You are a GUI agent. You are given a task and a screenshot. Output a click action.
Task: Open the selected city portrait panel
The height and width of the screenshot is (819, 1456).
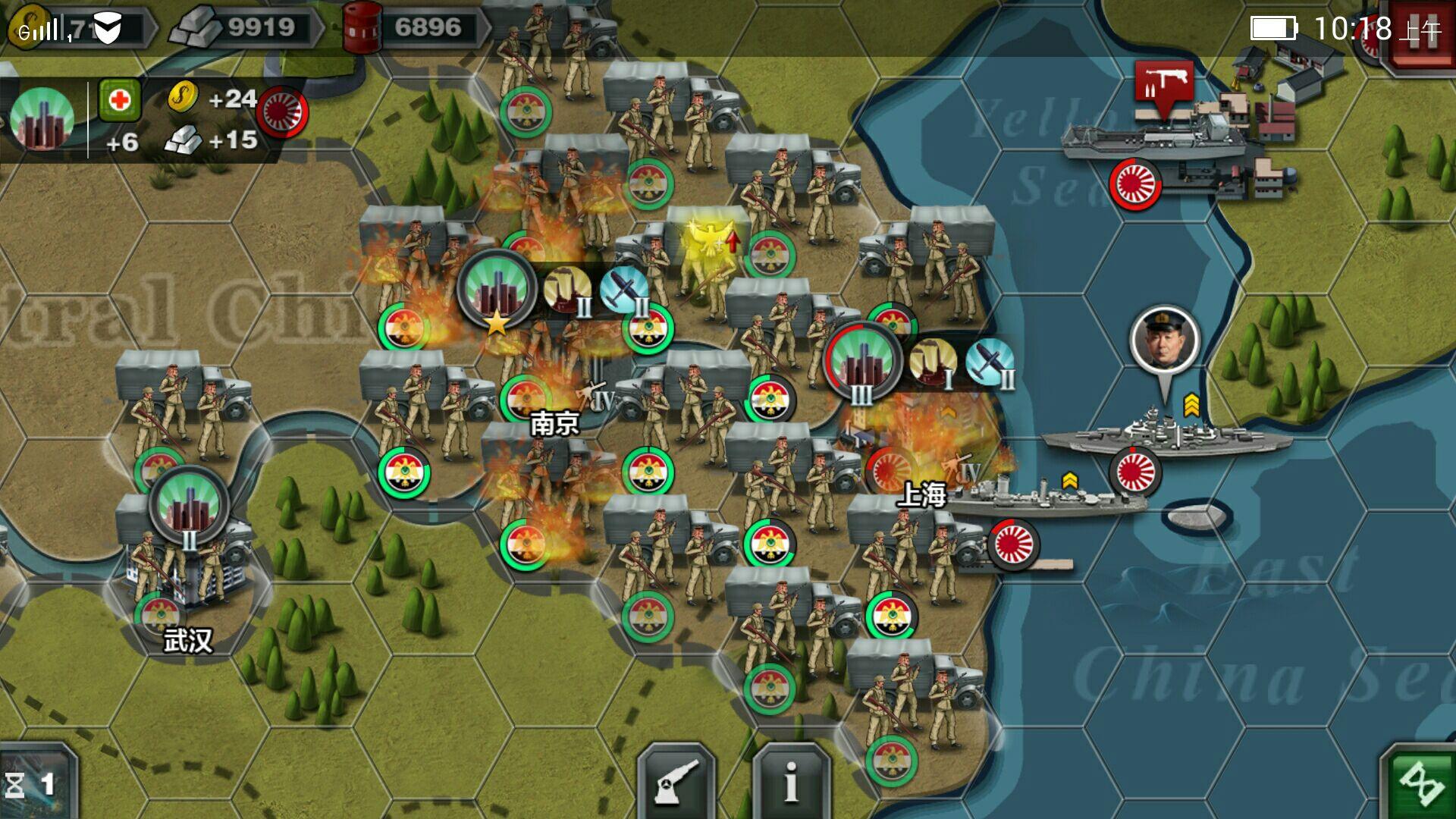(x=42, y=118)
